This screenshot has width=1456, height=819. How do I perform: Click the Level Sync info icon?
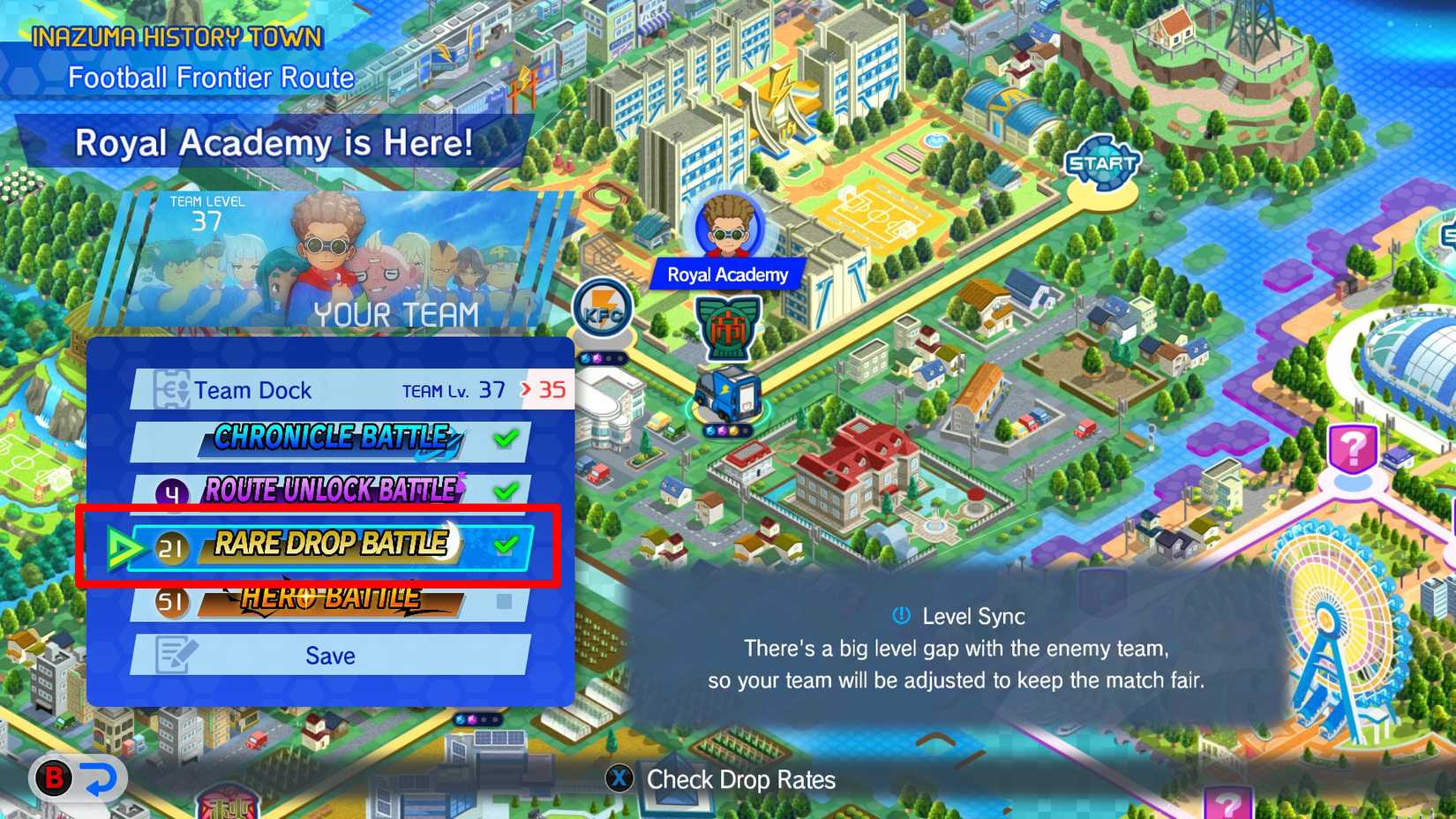coord(901,617)
